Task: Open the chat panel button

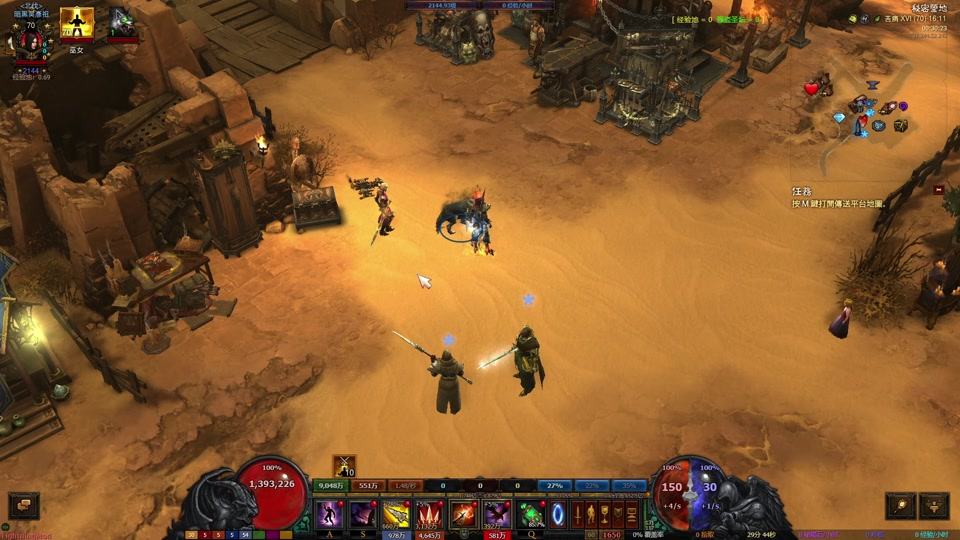Action: coord(23,505)
